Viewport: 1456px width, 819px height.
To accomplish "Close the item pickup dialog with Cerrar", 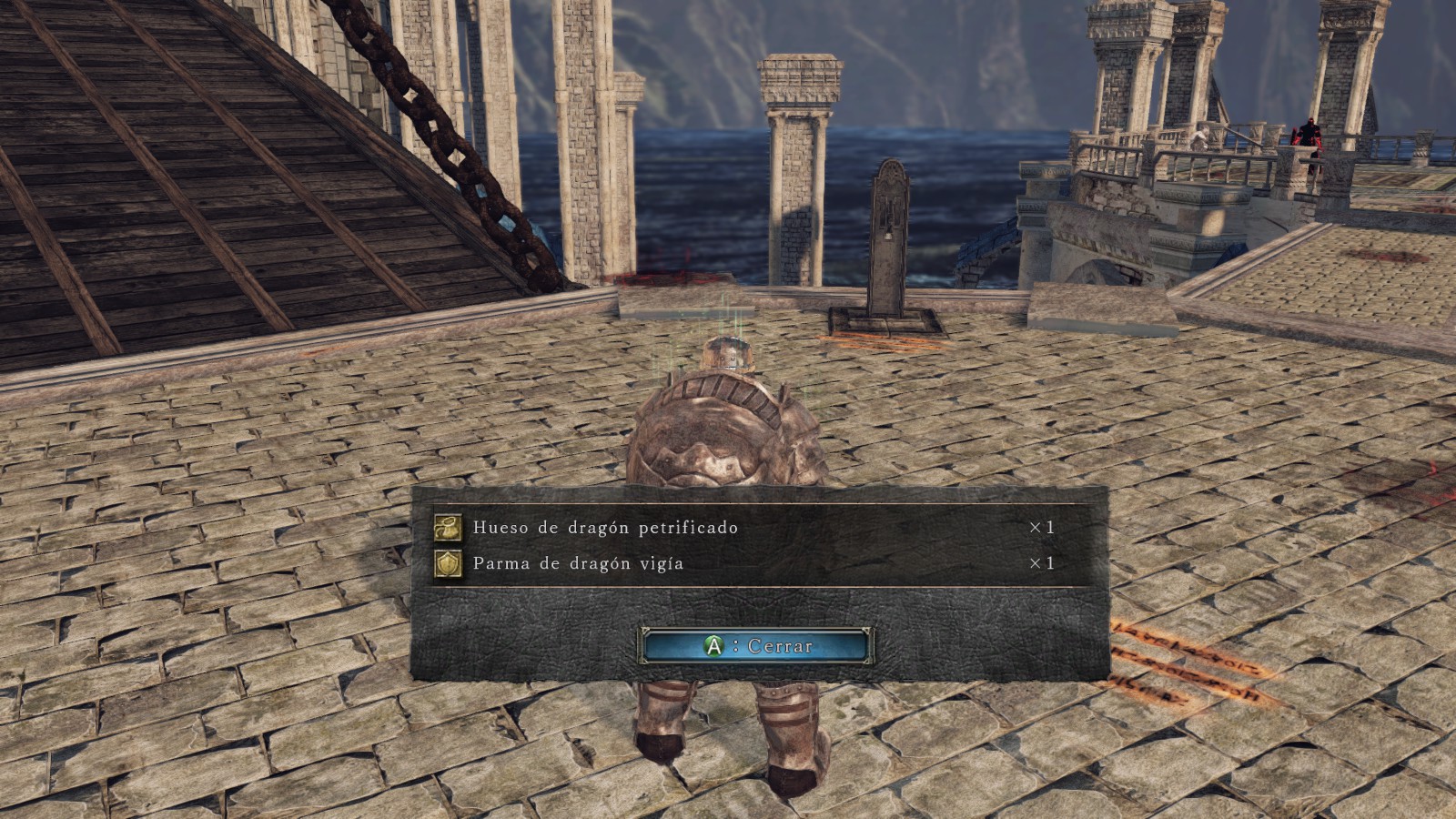I will tap(757, 645).
